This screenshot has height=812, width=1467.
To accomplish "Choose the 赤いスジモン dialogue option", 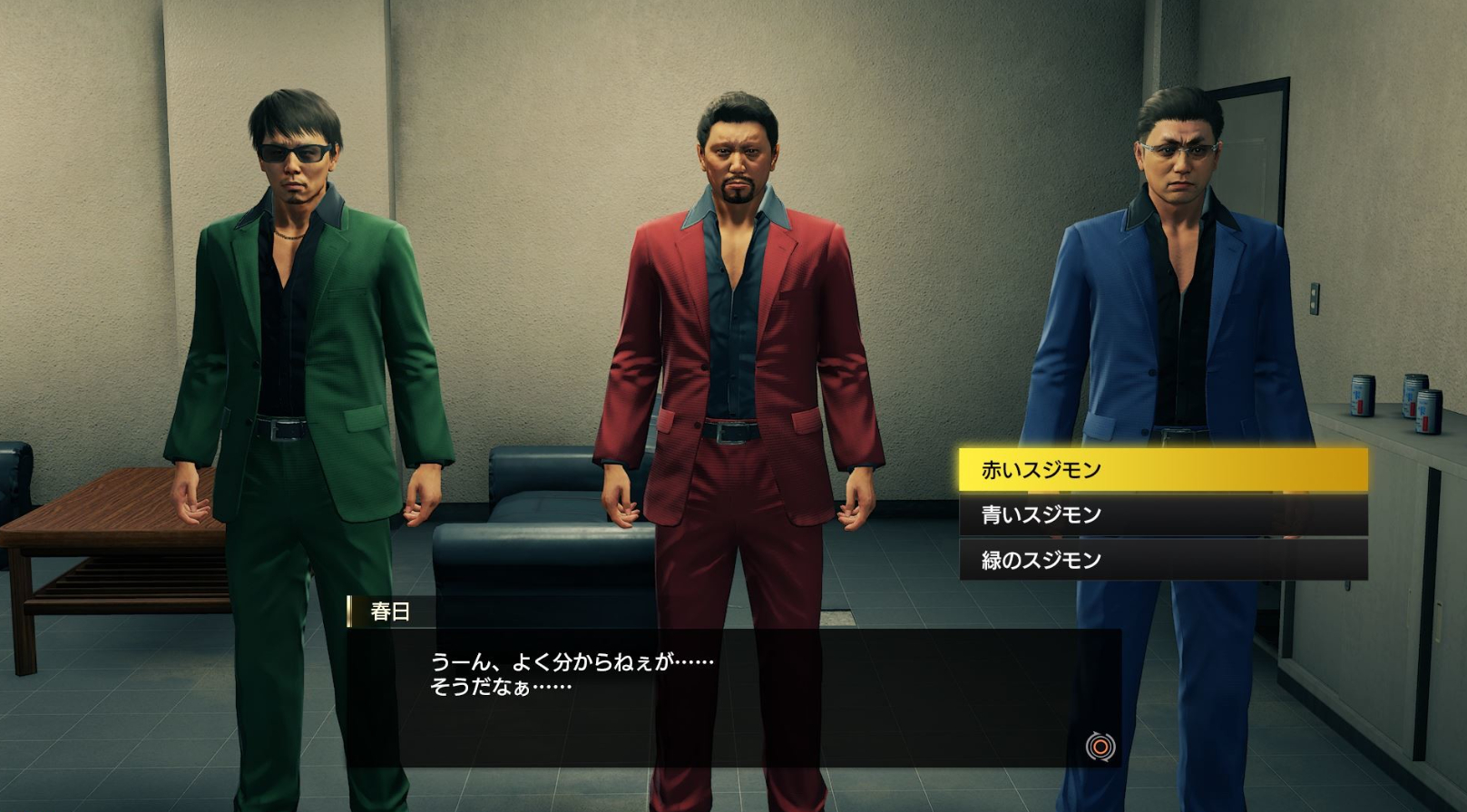I will click(x=1162, y=470).
